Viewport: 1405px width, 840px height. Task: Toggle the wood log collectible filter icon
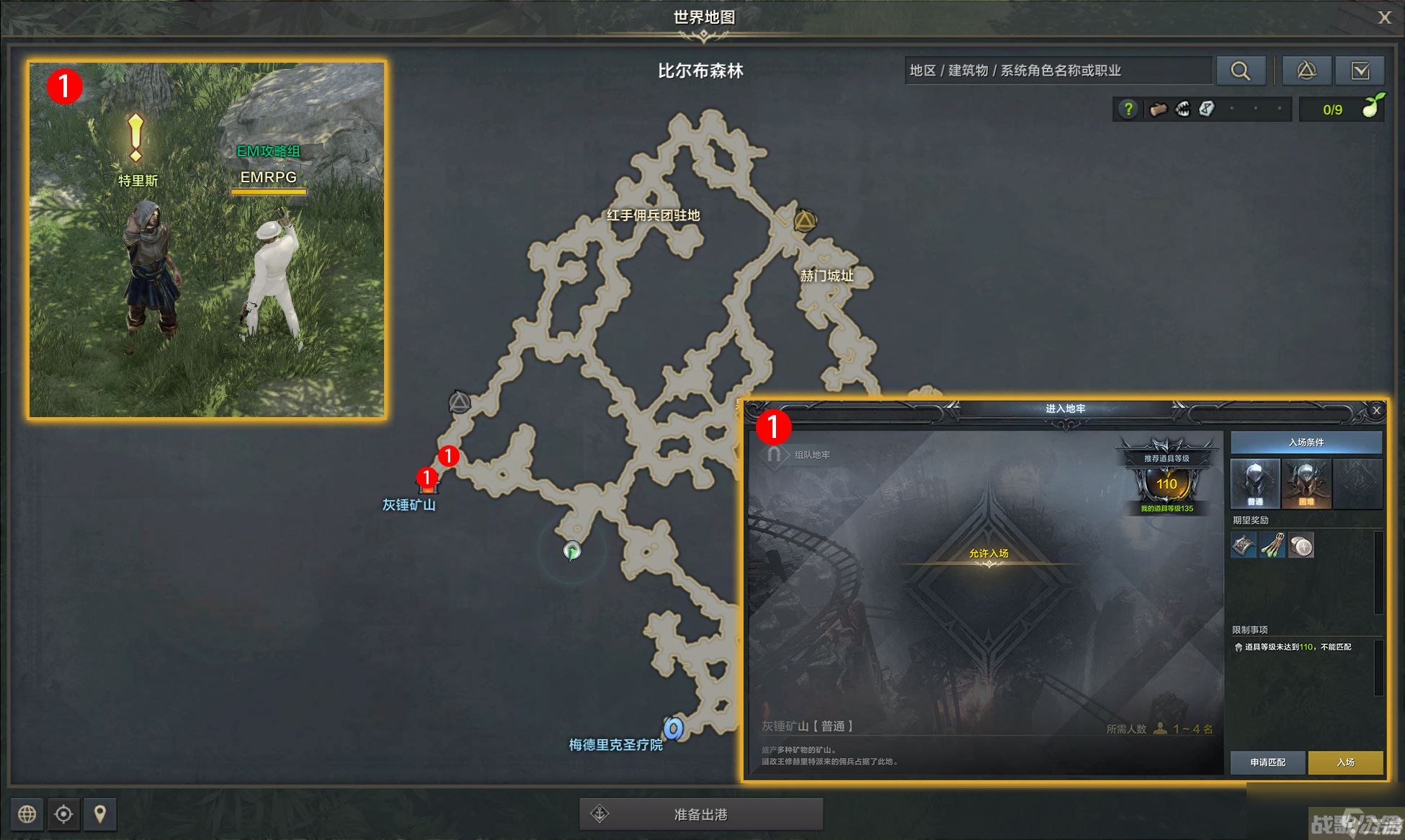(1157, 109)
